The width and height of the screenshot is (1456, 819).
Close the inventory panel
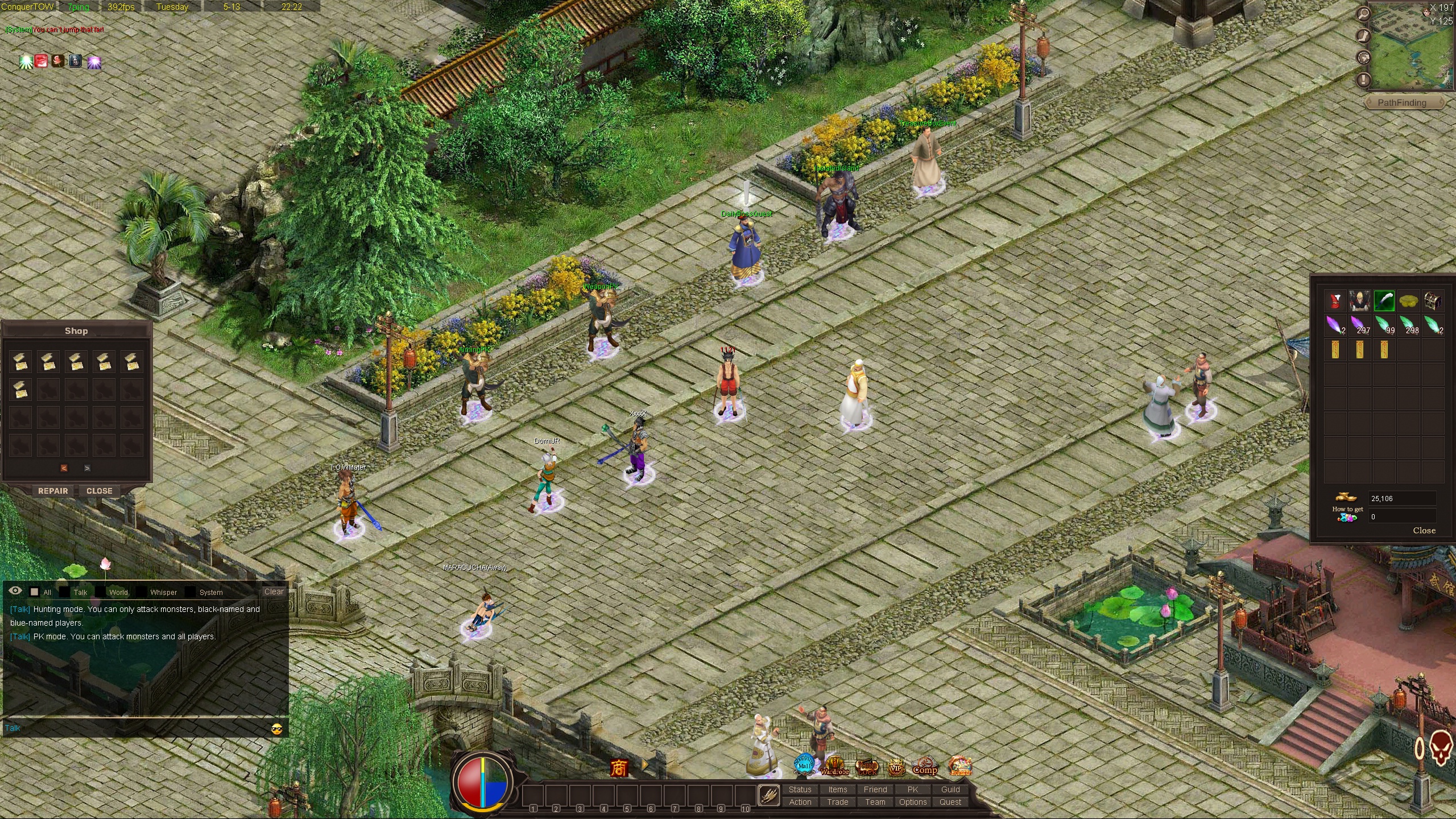1424,531
